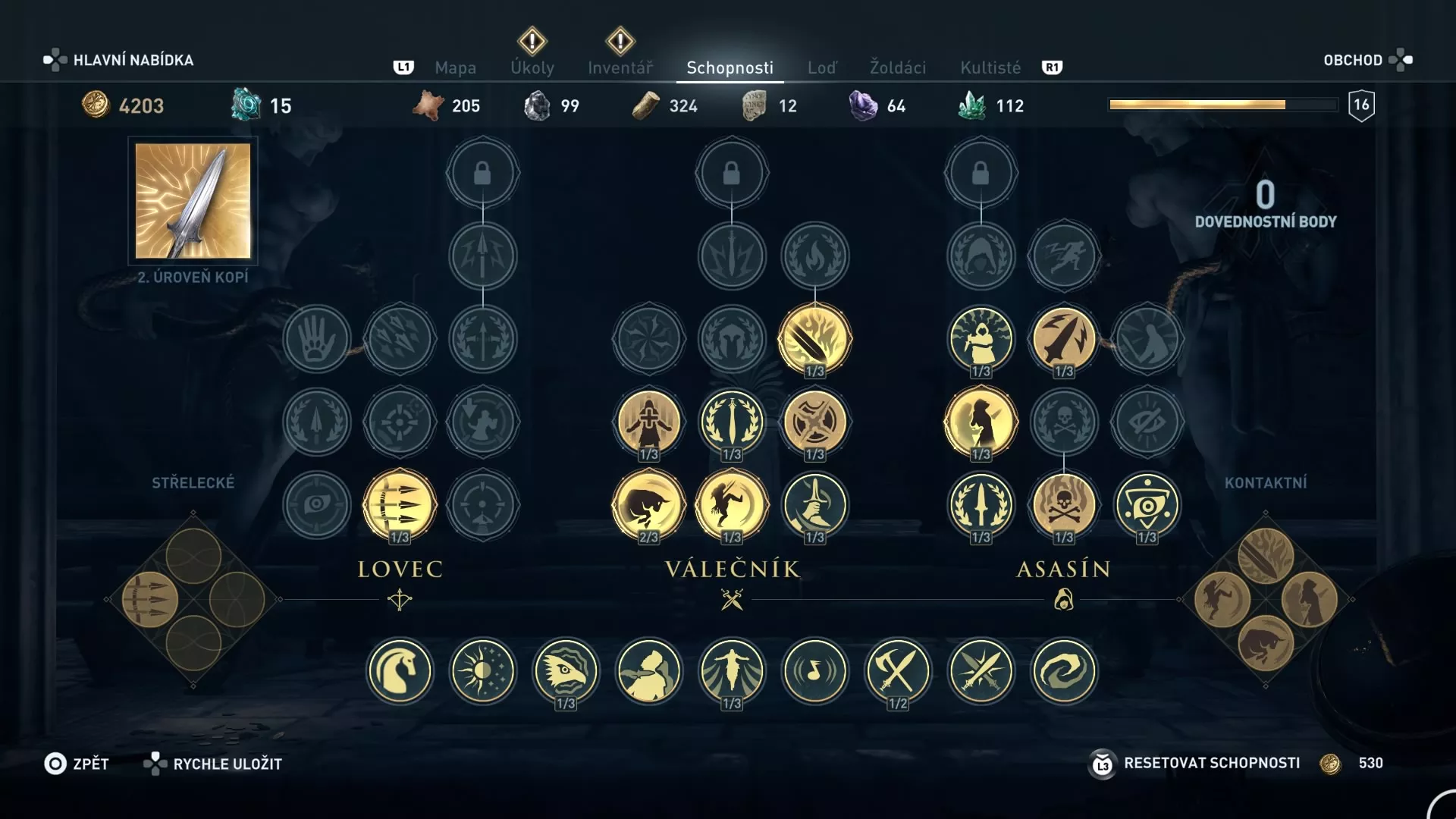This screenshot has height=819, width=1456.
Task: Open the Inventář tab
Action: pyautogui.click(x=621, y=67)
